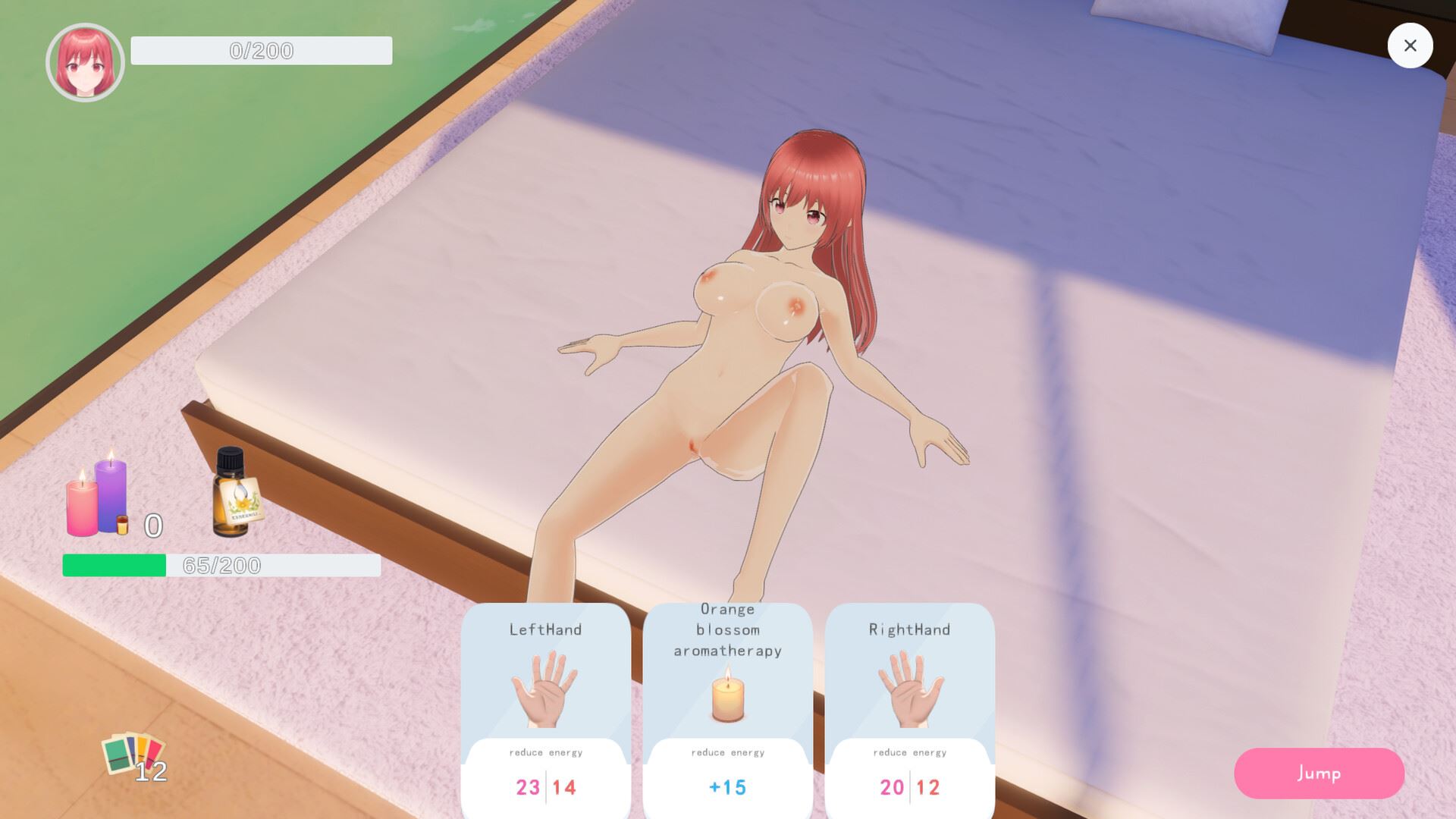Click the red-haired character portrait

[x=85, y=62]
